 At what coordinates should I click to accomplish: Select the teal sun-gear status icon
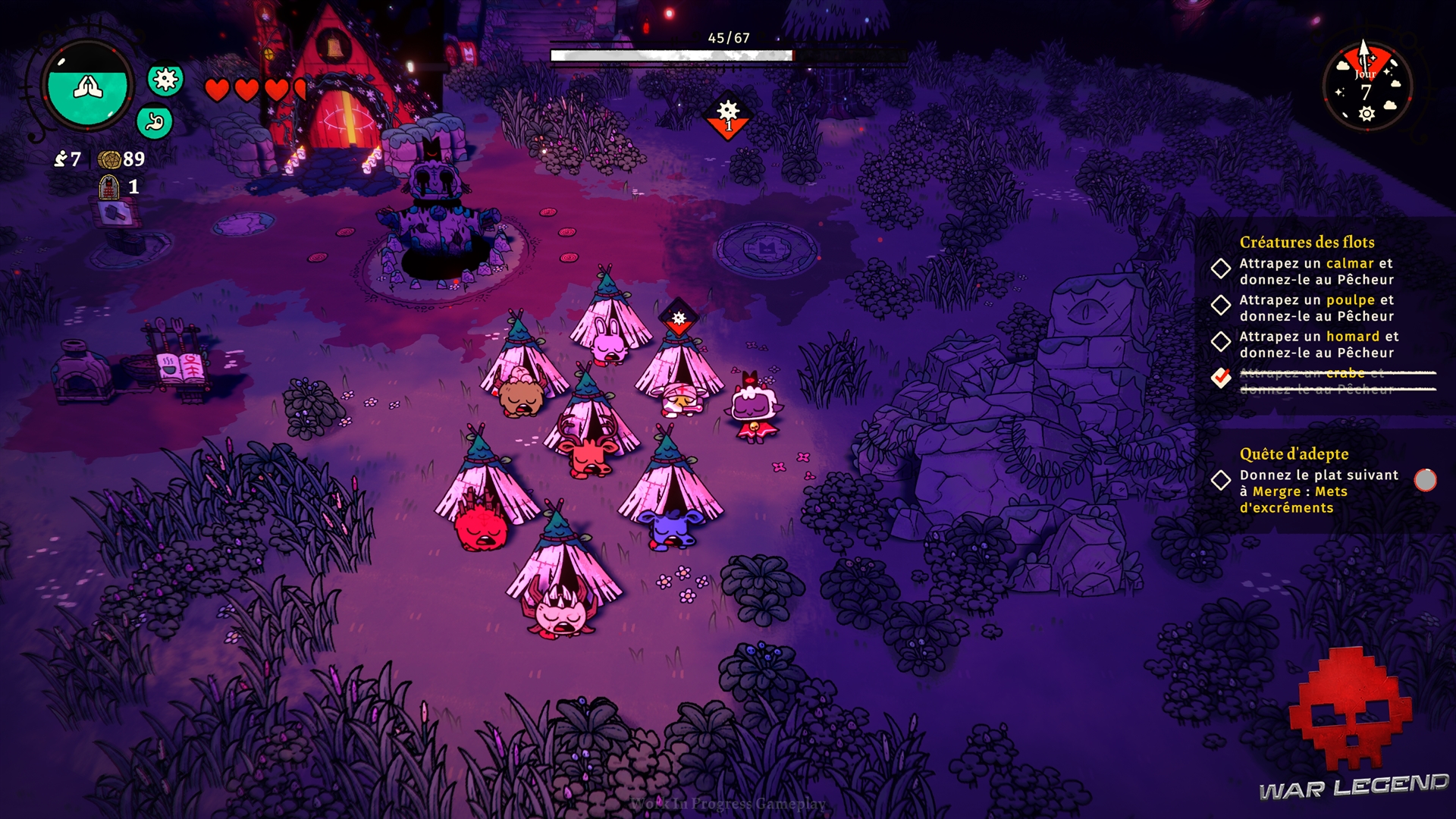pyautogui.click(x=165, y=79)
